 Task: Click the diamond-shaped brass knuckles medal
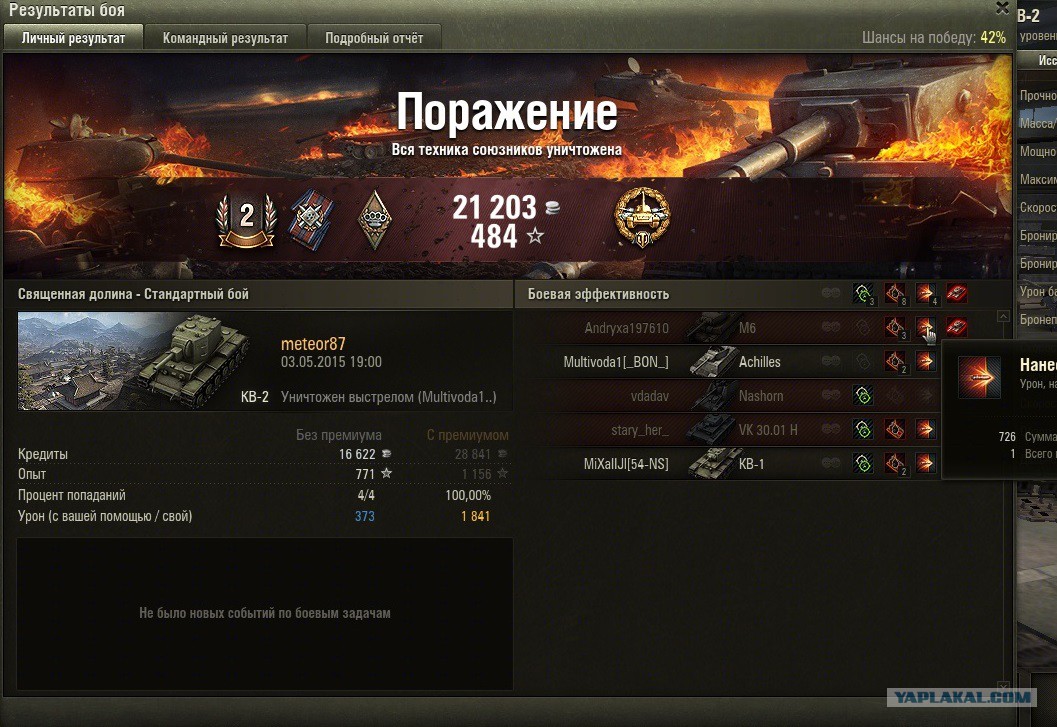pos(374,219)
